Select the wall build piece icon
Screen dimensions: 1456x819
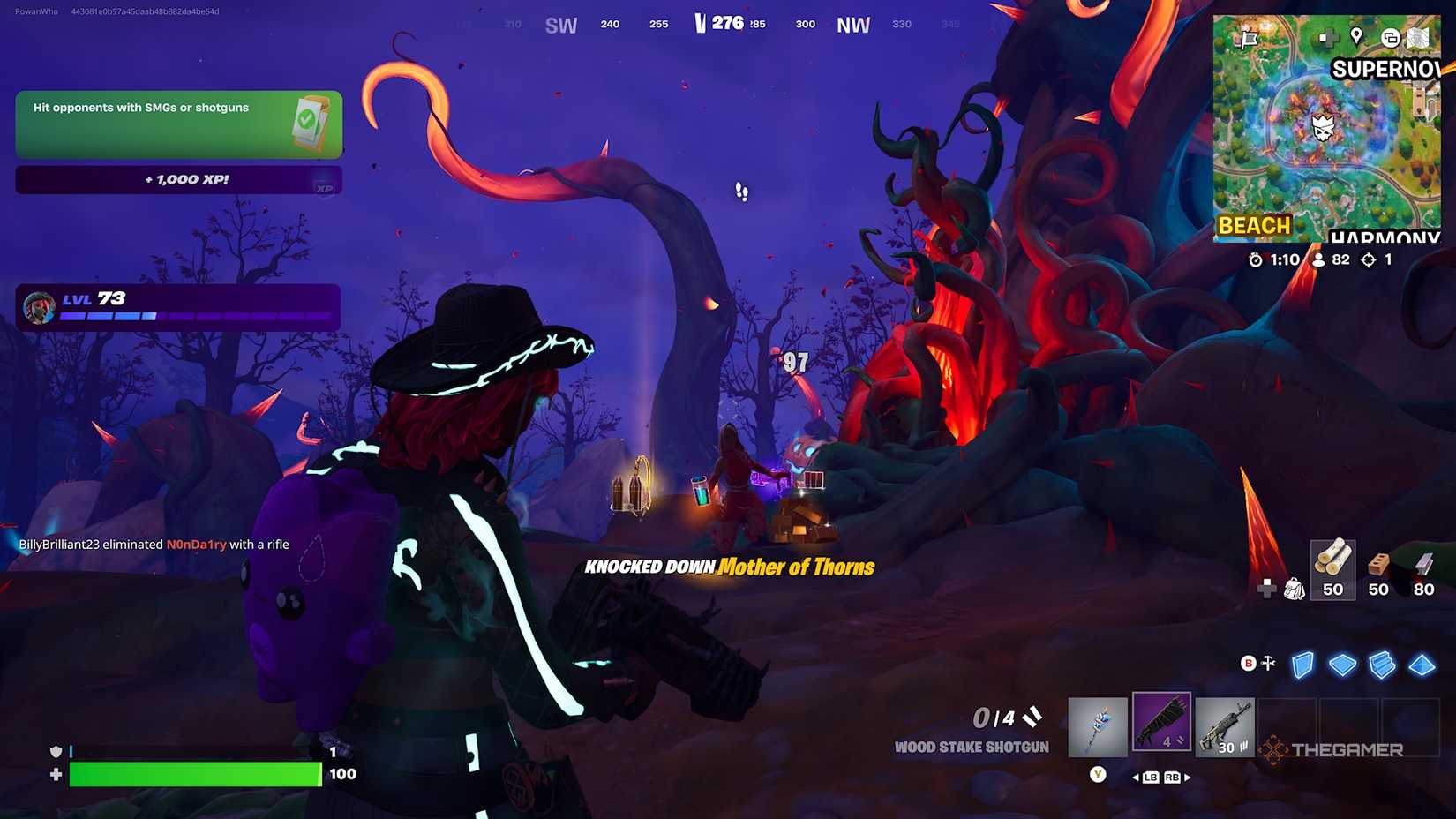(1302, 665)
